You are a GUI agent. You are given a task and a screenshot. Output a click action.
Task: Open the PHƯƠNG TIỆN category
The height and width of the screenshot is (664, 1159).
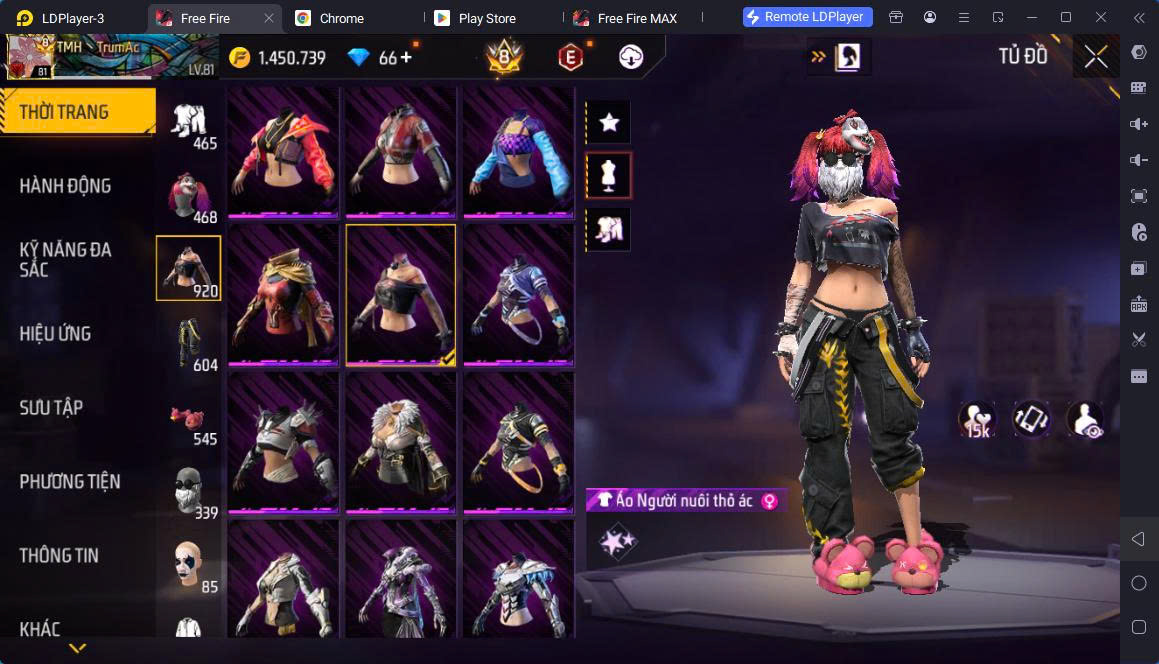pos(70,482)
